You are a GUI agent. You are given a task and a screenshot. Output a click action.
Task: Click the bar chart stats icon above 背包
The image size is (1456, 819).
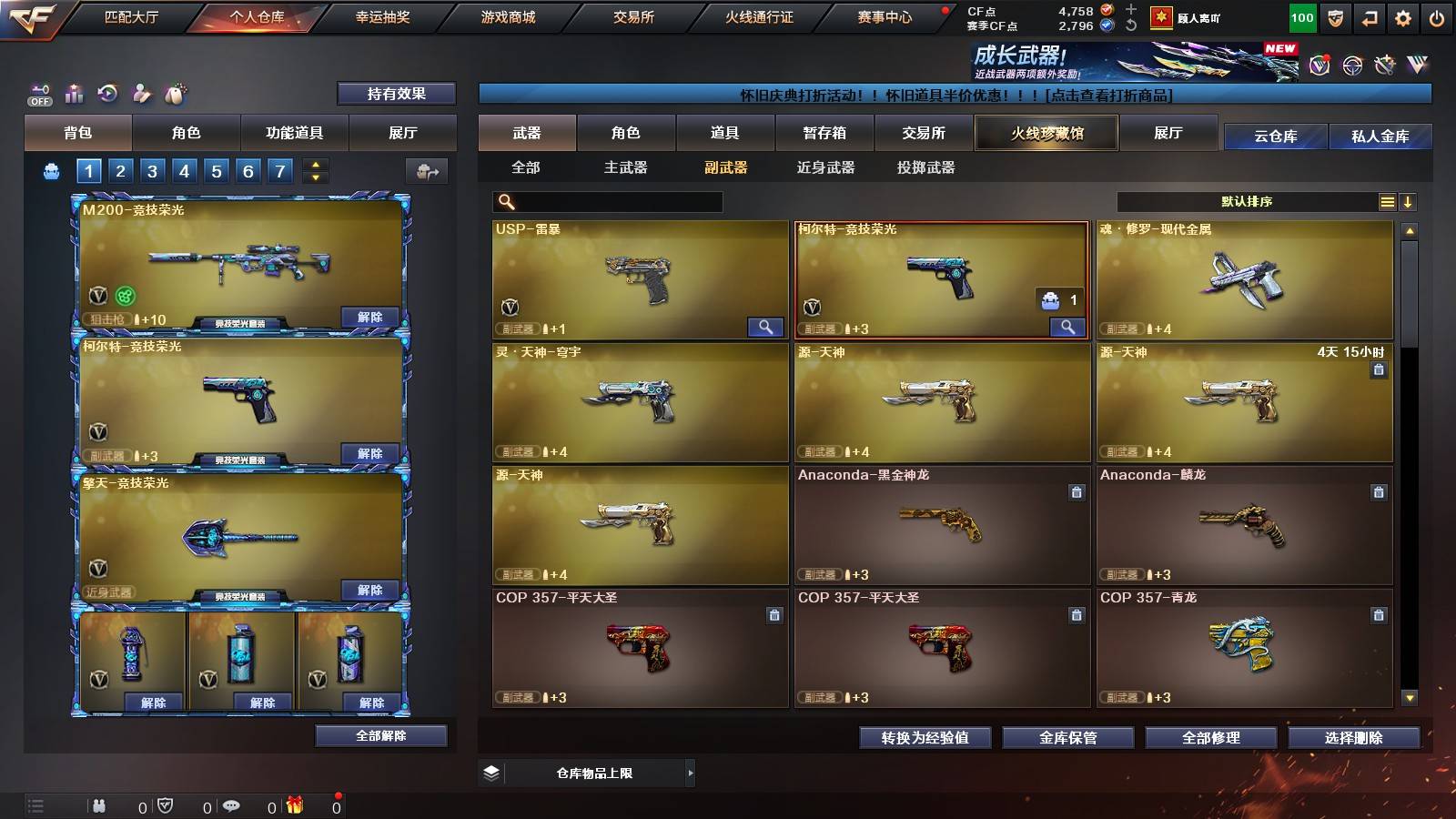74,95
